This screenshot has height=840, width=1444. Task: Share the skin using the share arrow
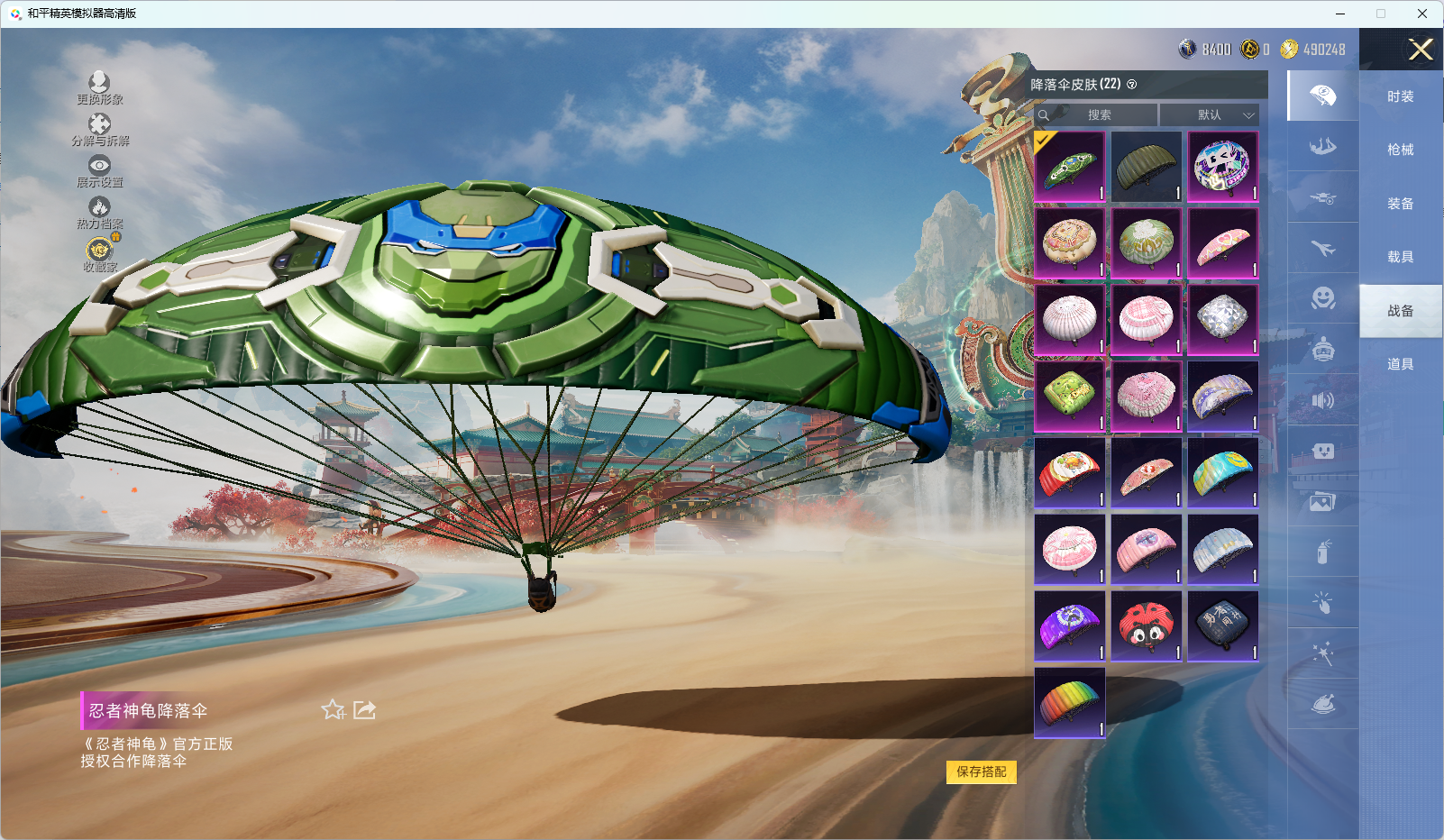tap(364, 710)
